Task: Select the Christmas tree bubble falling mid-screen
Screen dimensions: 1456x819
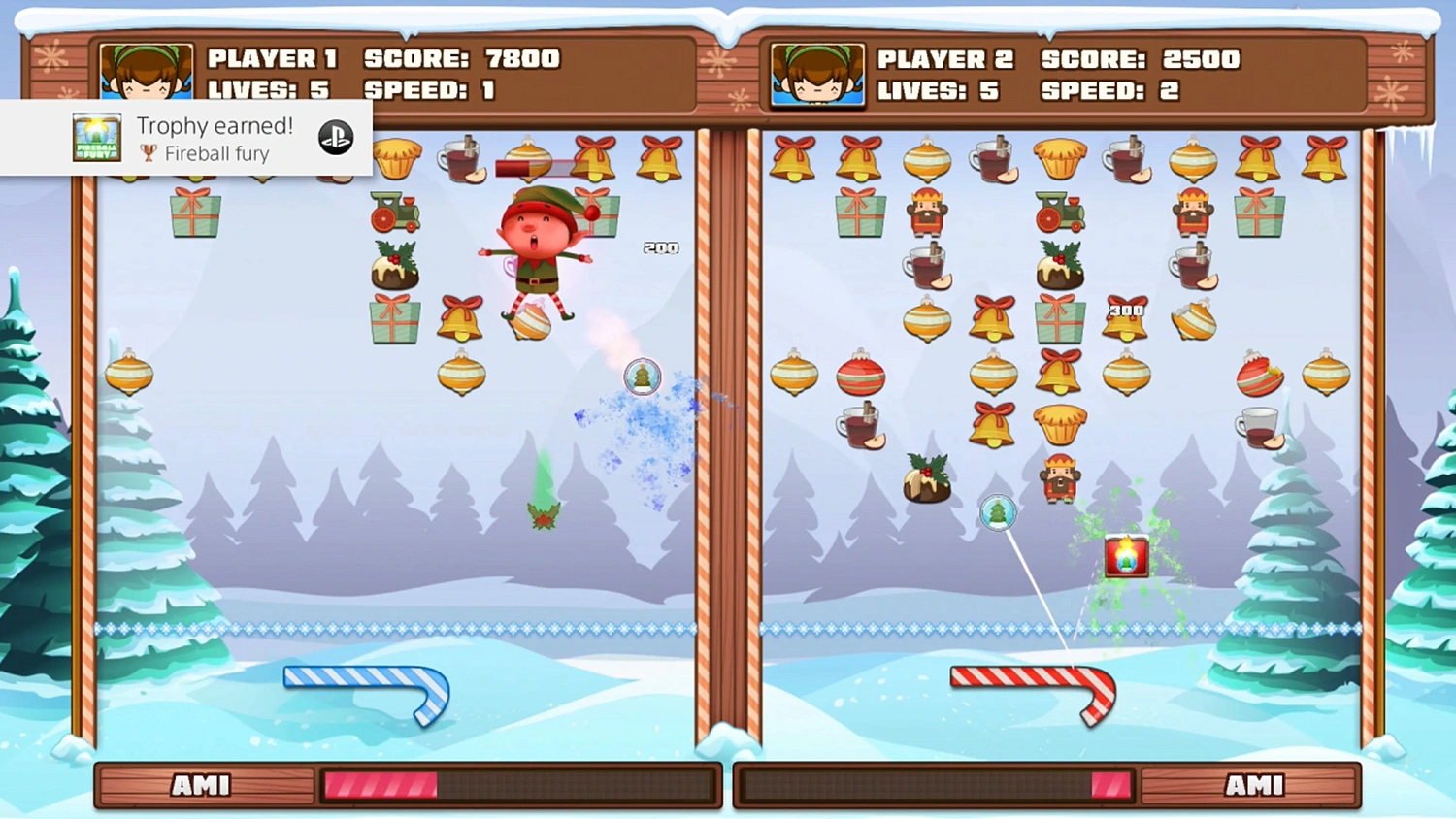Action: (643, 377)
